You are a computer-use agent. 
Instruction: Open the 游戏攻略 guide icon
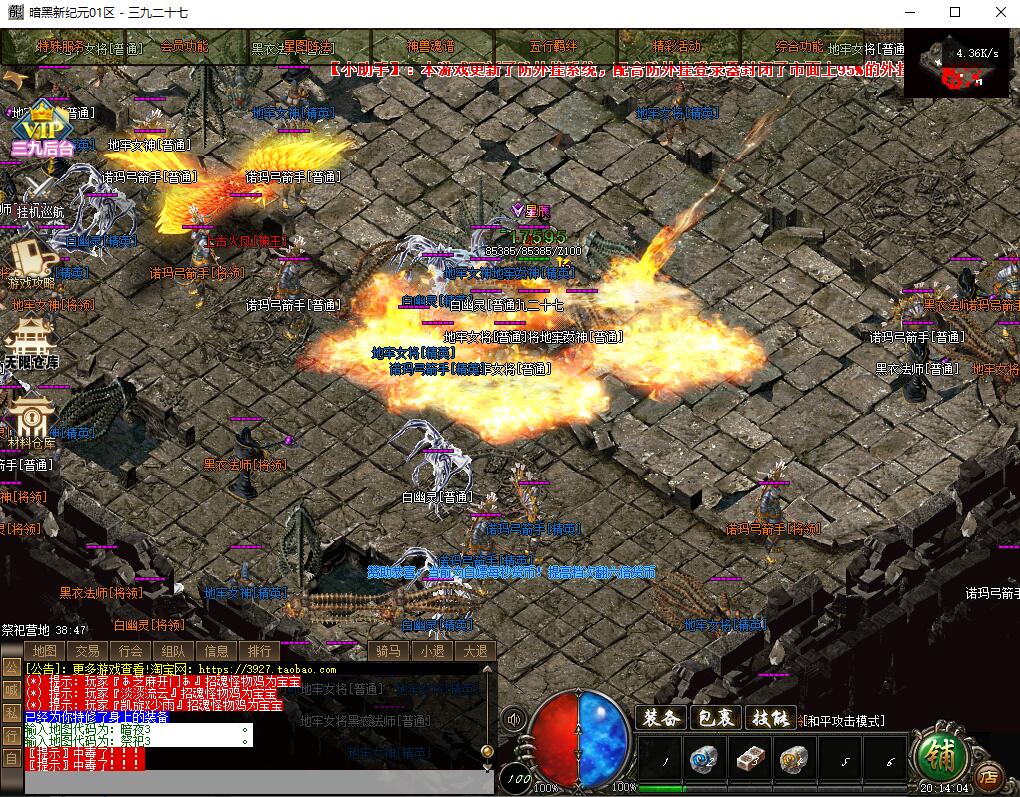(x=34, y=262)
